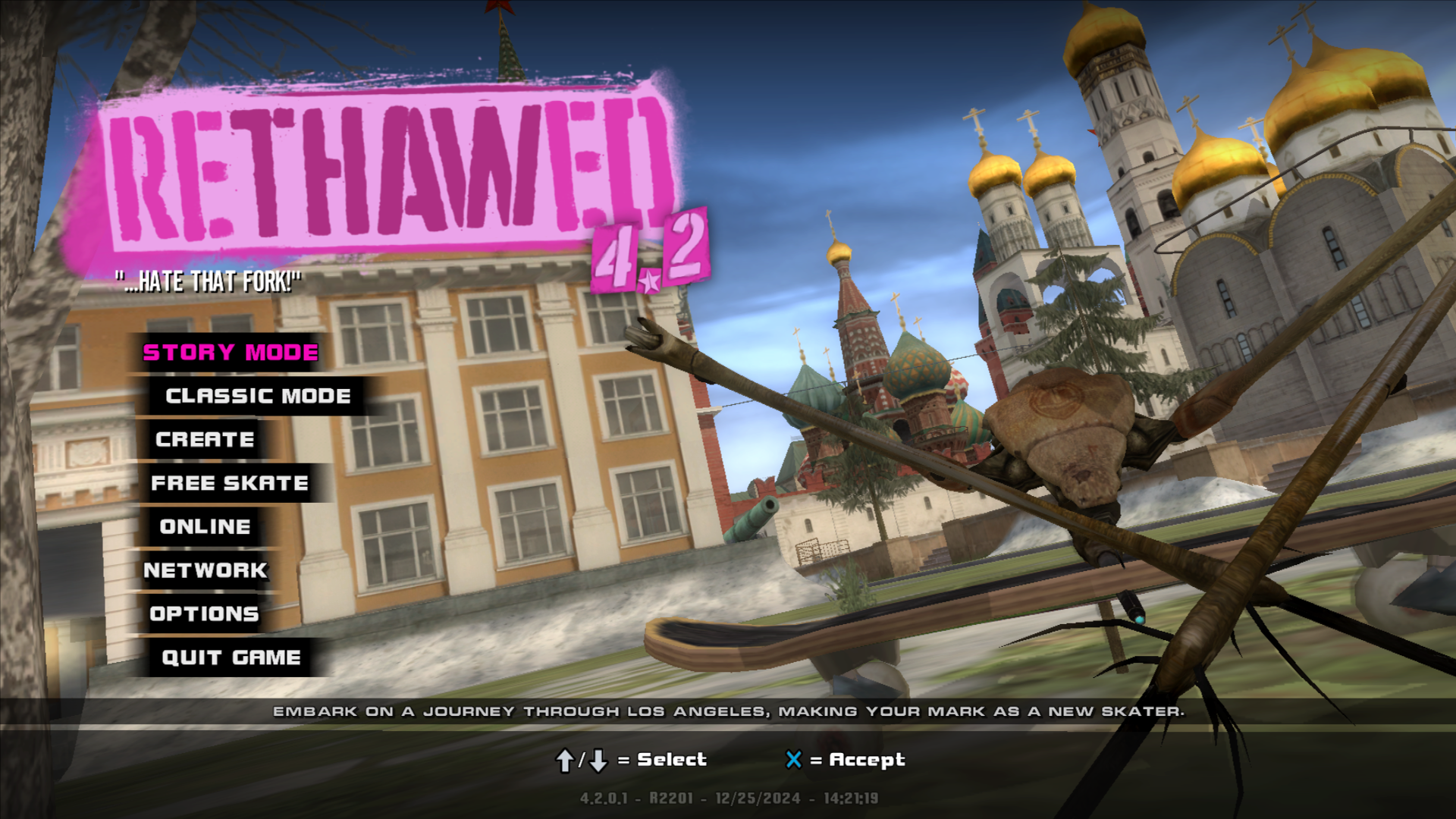The image size is (1456, 819).
Task: Open the Options menu
Action: 204,614
